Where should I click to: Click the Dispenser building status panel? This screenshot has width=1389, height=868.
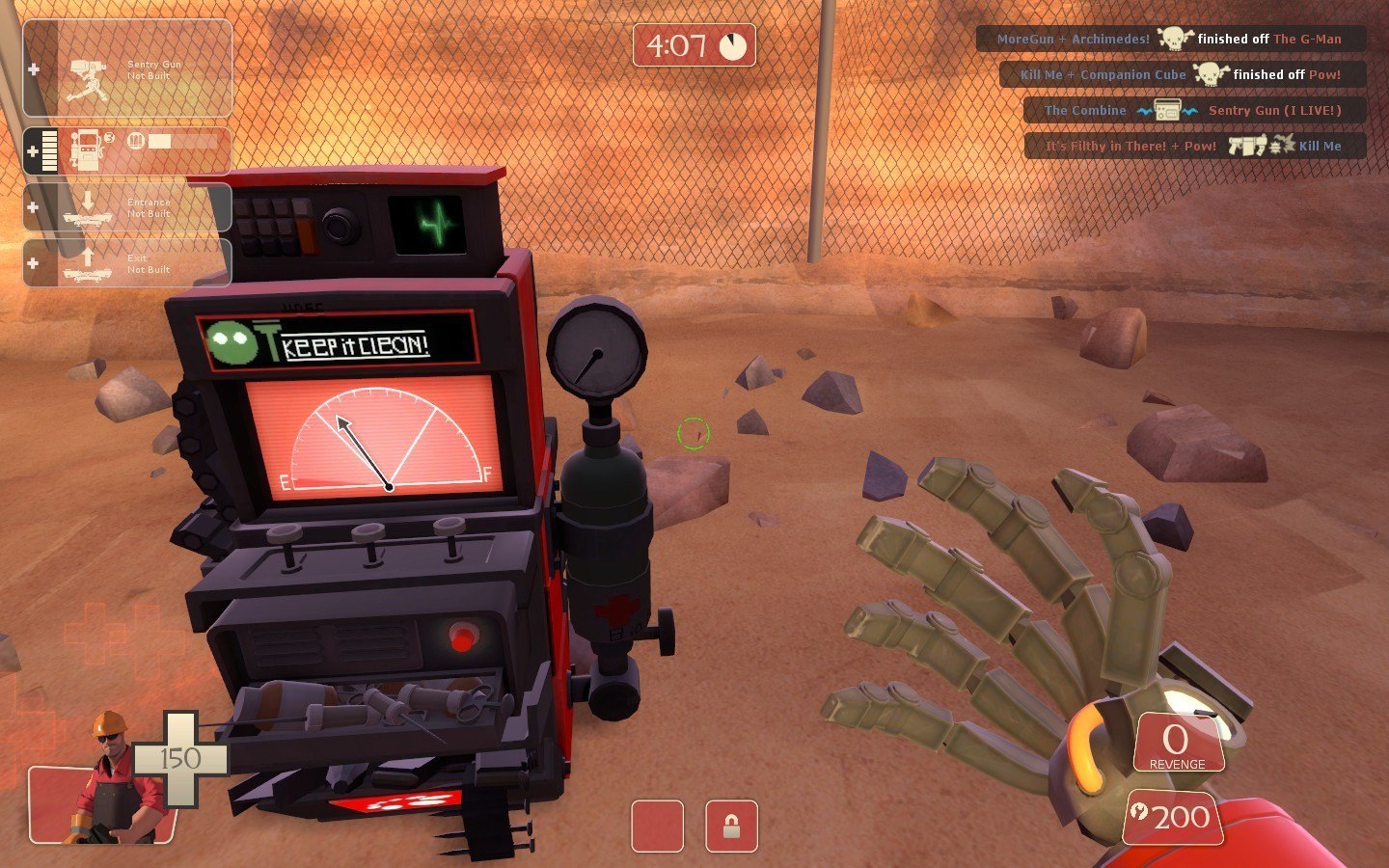[x=127, y=152]
